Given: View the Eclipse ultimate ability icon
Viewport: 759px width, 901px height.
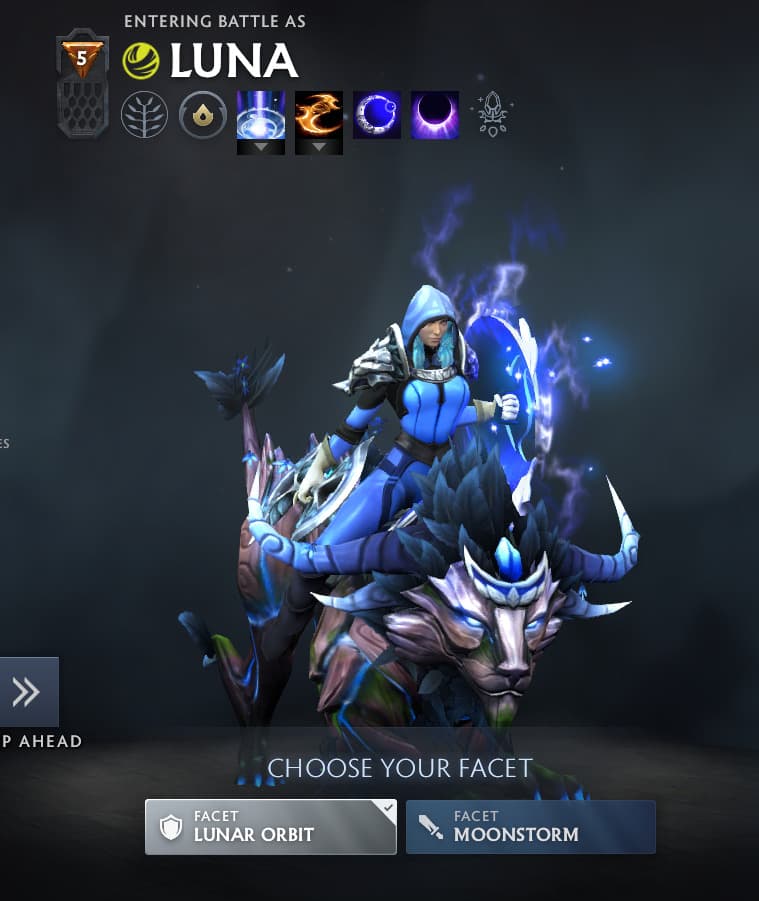Looking at the screenshot, I should tap(435, 115).
